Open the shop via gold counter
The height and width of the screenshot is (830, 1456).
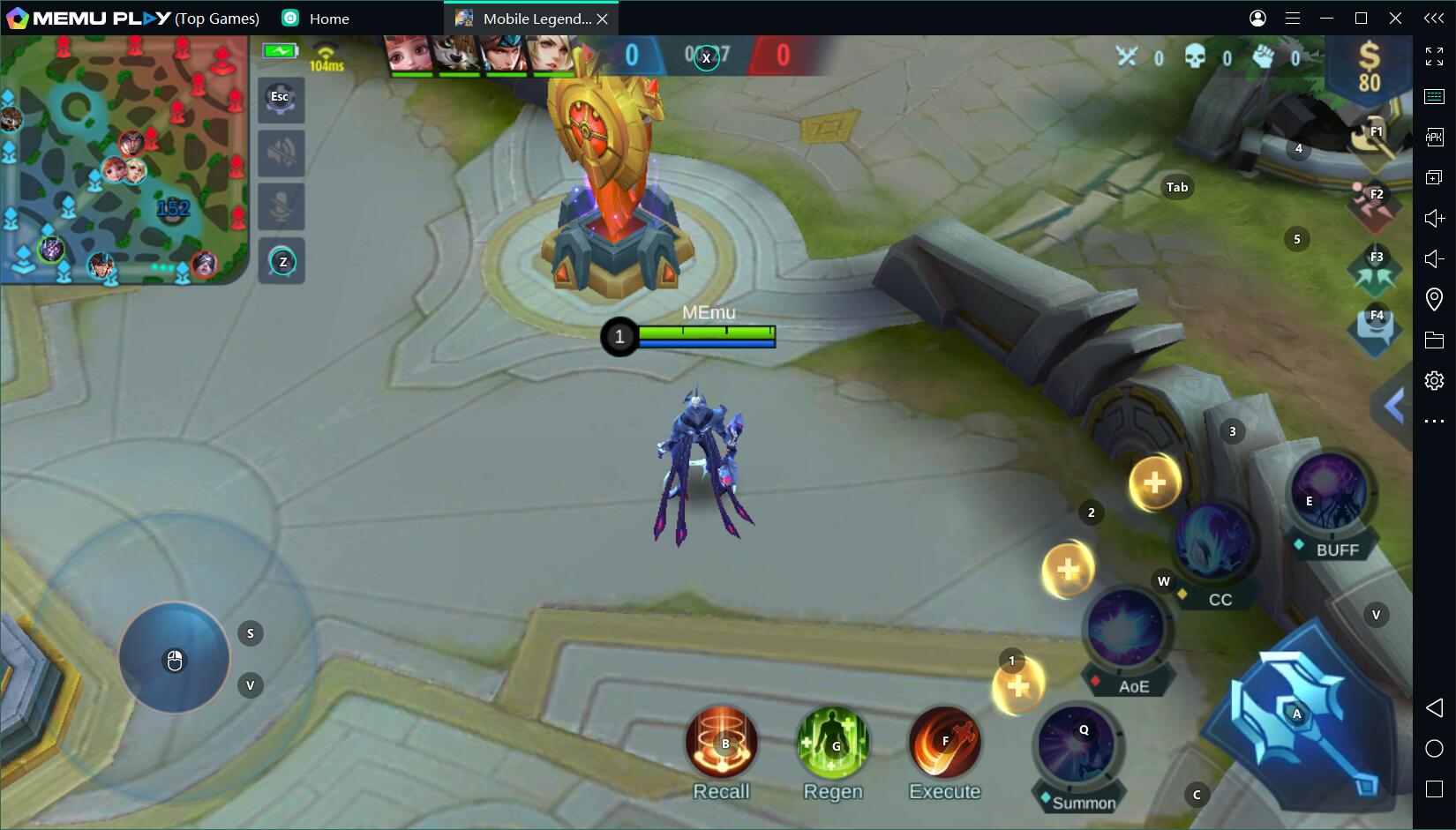1369,67
